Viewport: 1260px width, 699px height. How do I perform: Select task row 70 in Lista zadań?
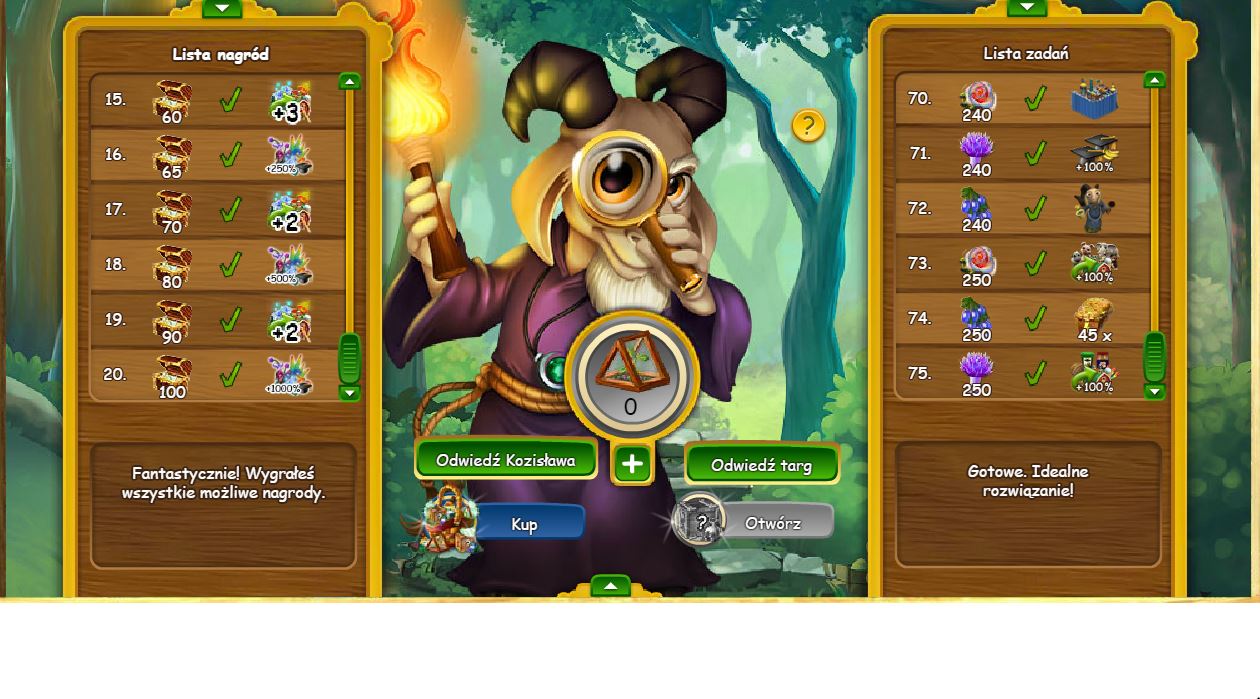click(x=1022, y=99)
